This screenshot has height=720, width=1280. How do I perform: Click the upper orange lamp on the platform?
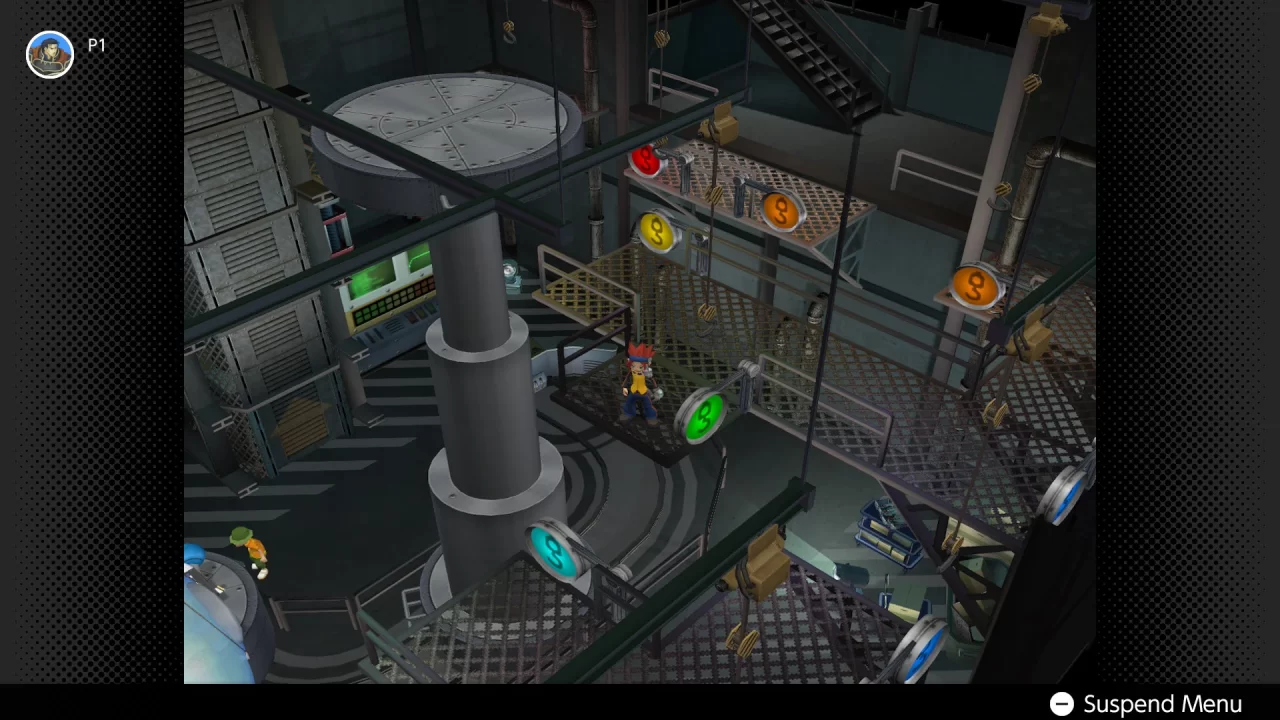(x=779, y=211)
